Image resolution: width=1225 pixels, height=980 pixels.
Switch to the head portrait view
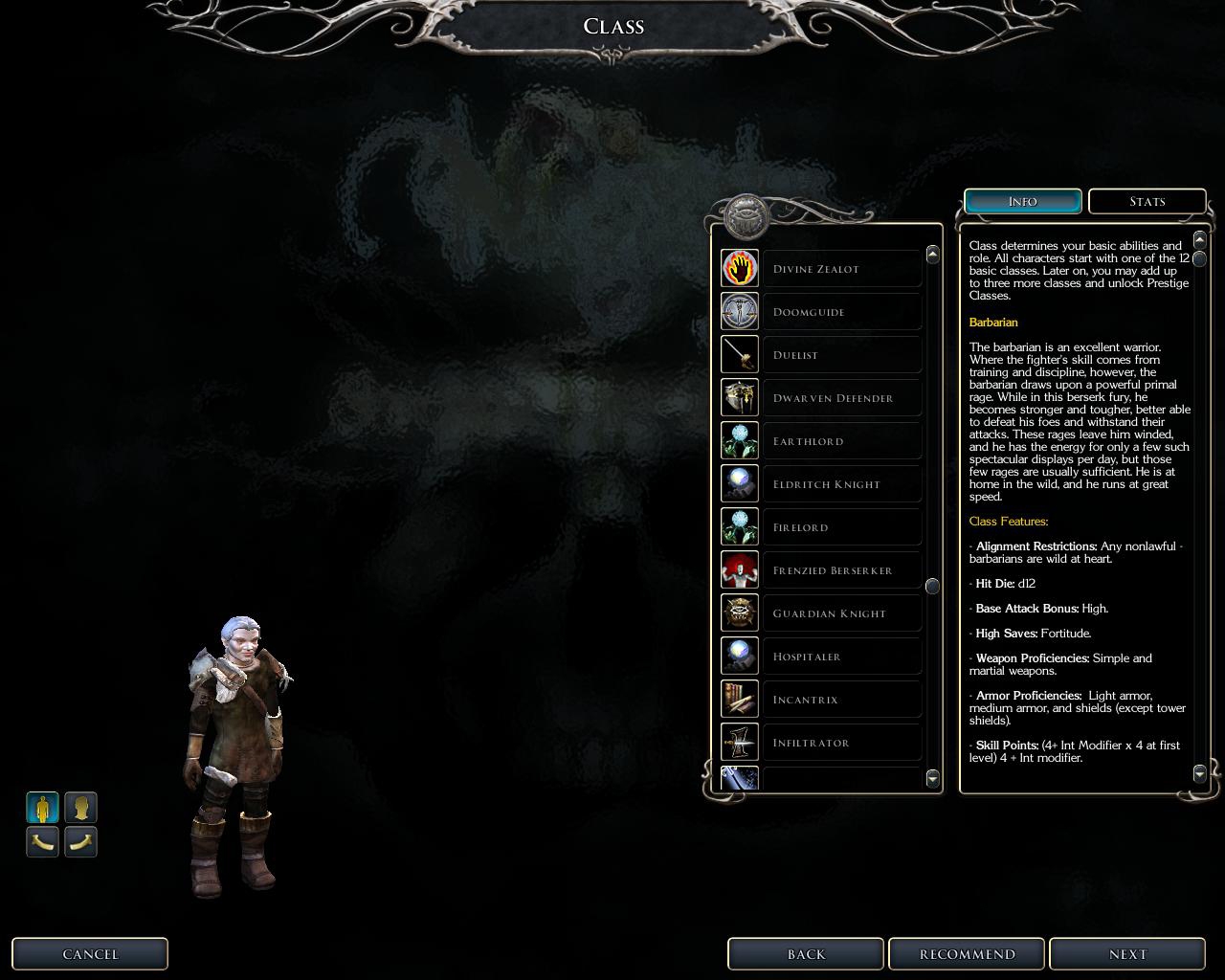pyautogui.click(x=80, y=808)
